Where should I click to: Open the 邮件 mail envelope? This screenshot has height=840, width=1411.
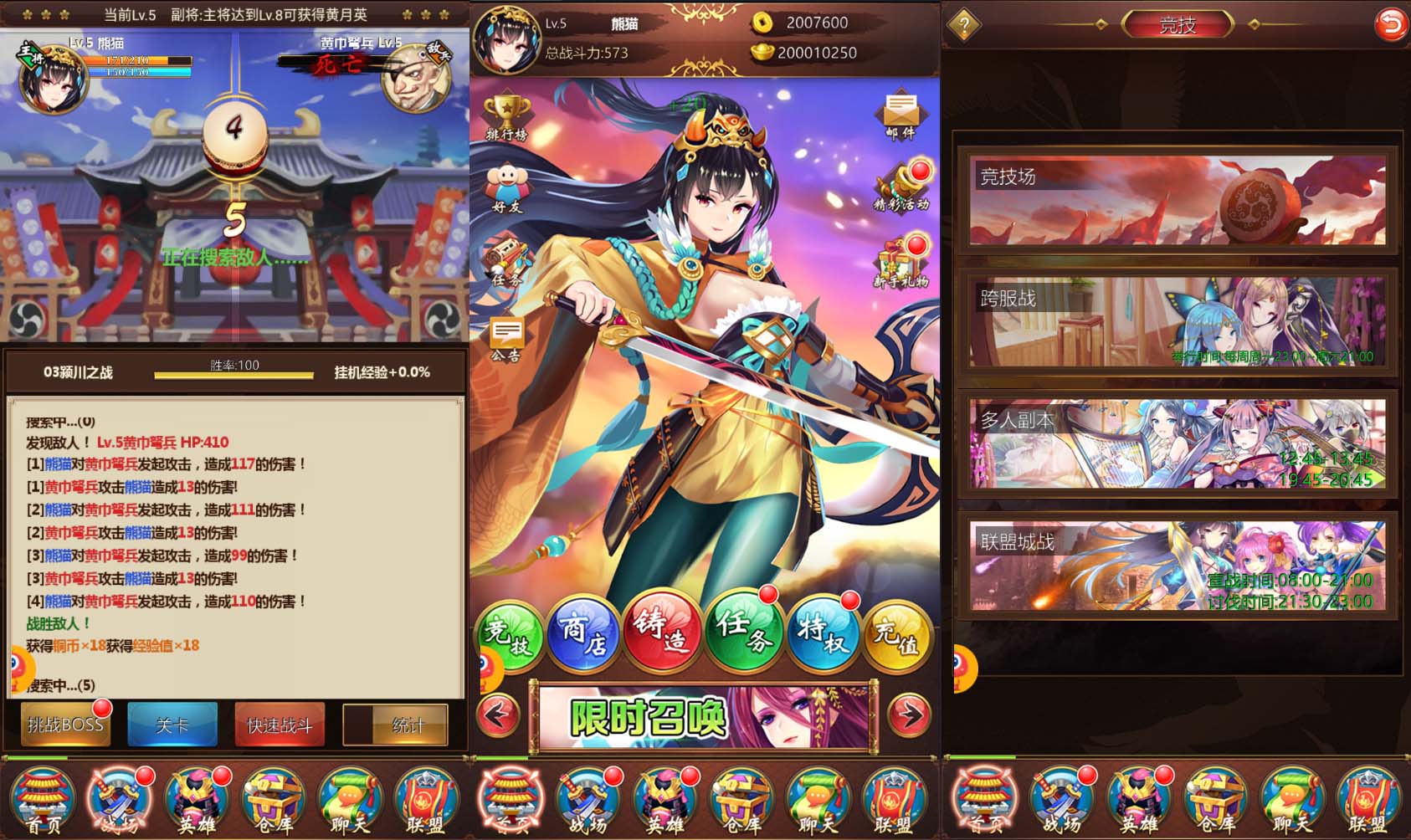900,117
